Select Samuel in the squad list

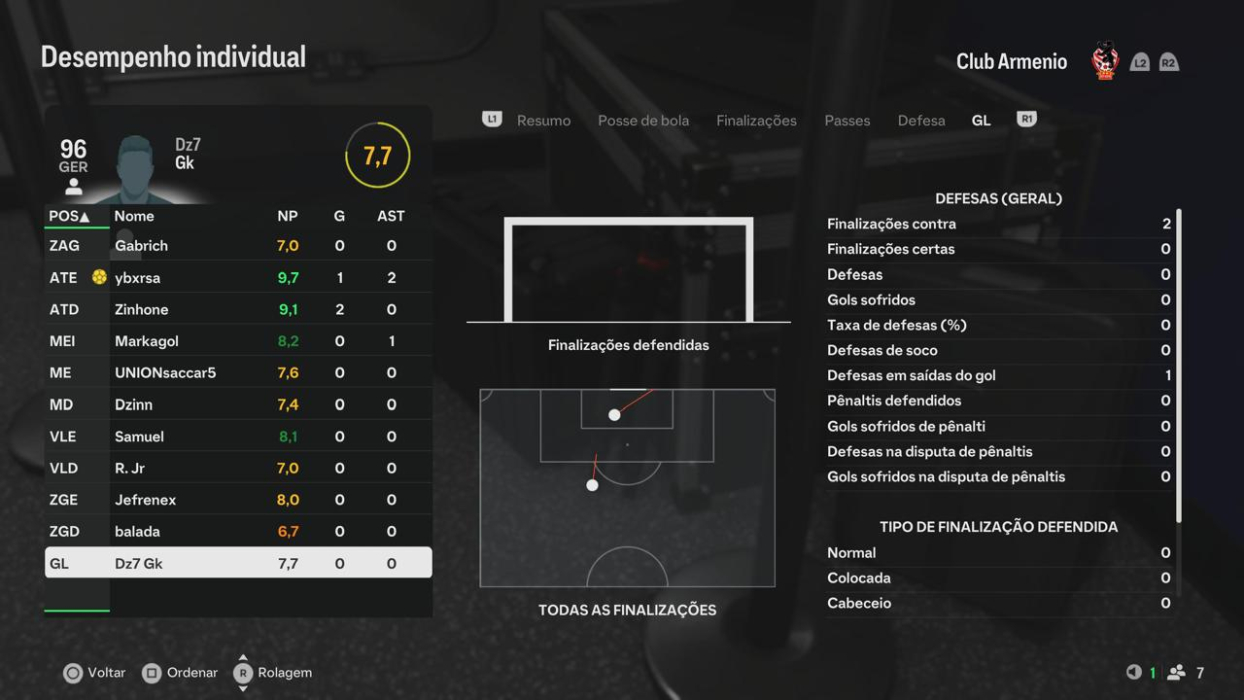238,437
